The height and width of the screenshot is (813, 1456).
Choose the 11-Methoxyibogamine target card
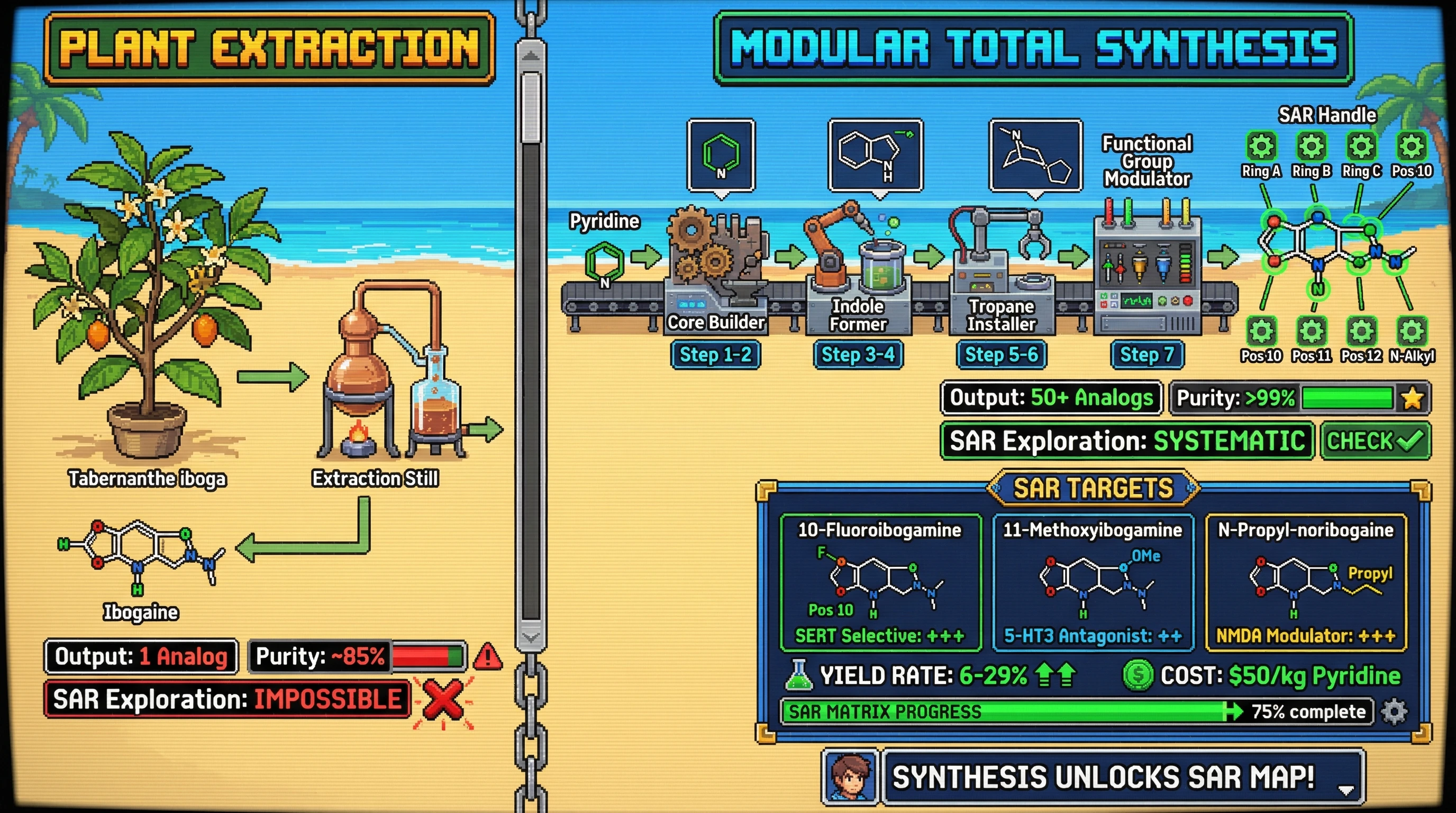click(1093, 582)
